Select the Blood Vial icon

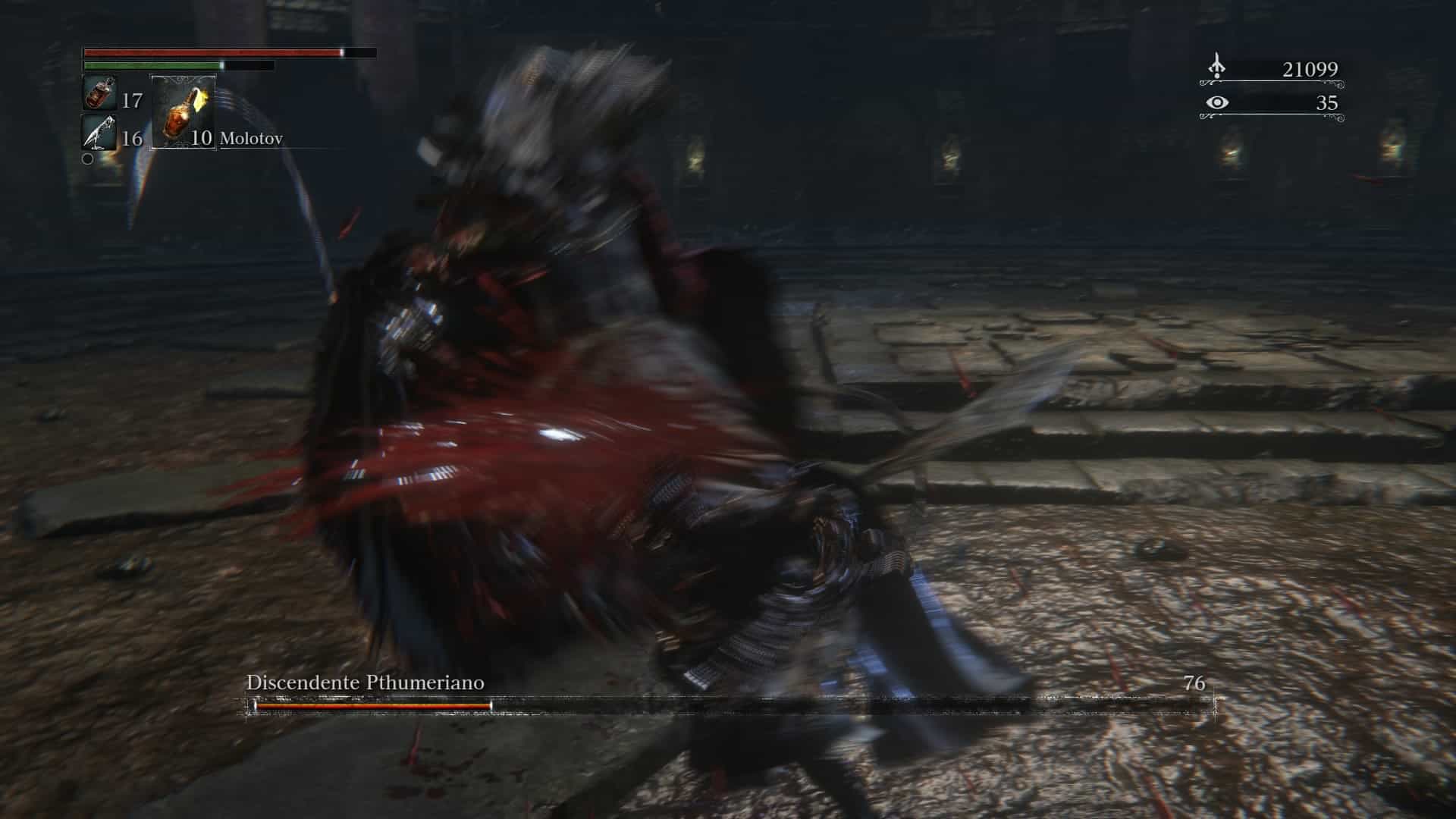point(99,94)
